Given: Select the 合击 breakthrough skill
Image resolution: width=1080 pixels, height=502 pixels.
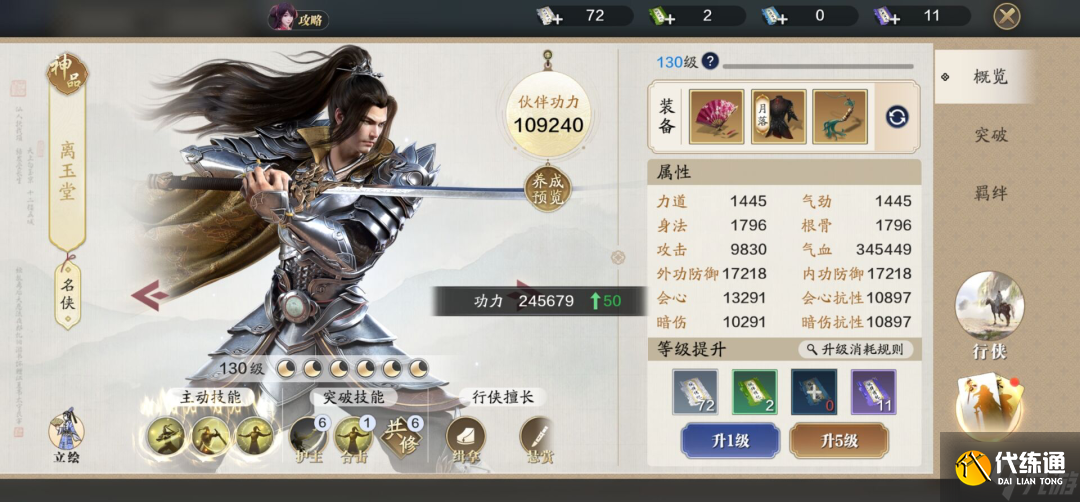Looking at the screenshot, I should 353,437.
